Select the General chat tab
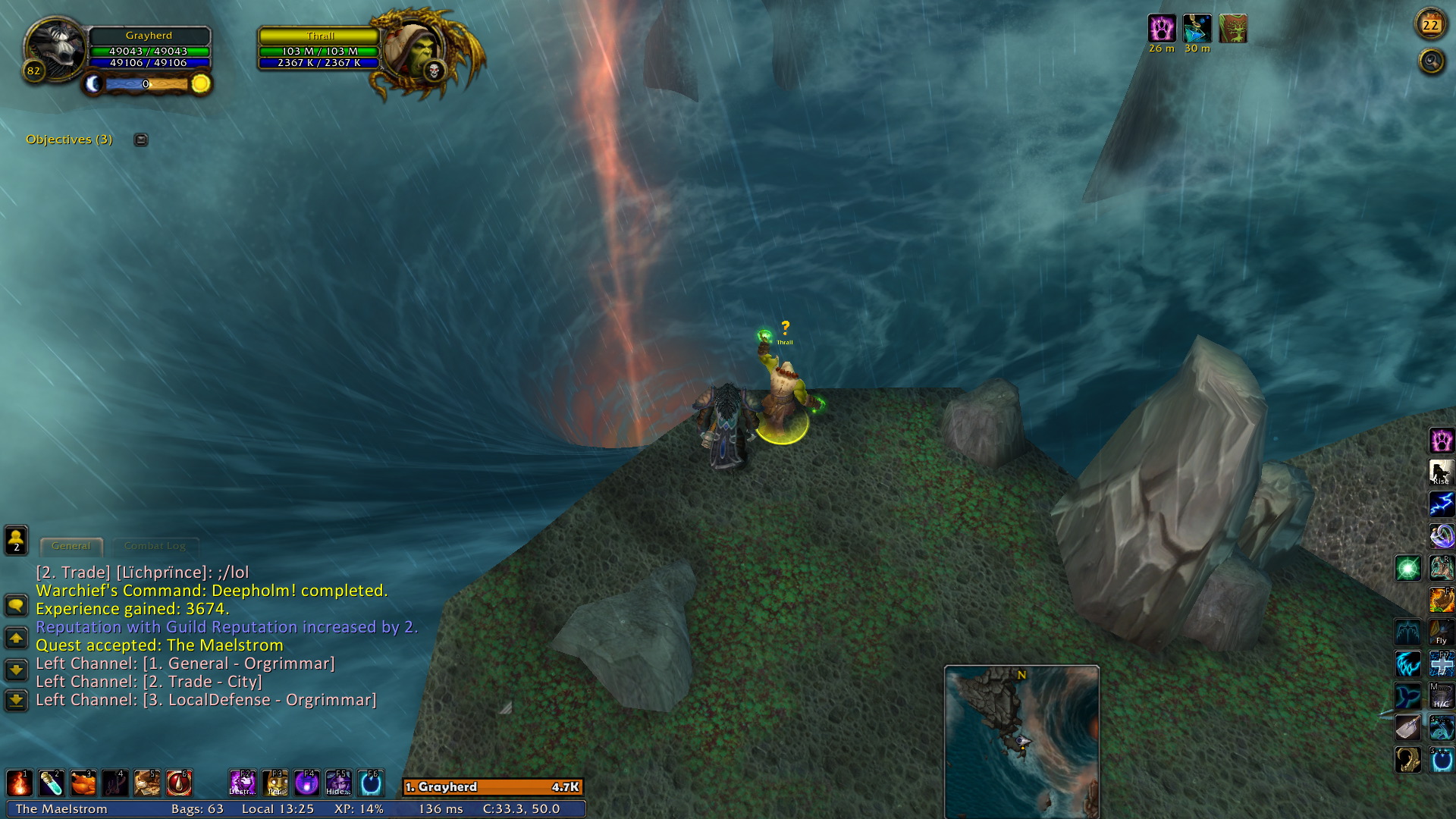This screenshot has height=819, width=1456. (71, 546)
